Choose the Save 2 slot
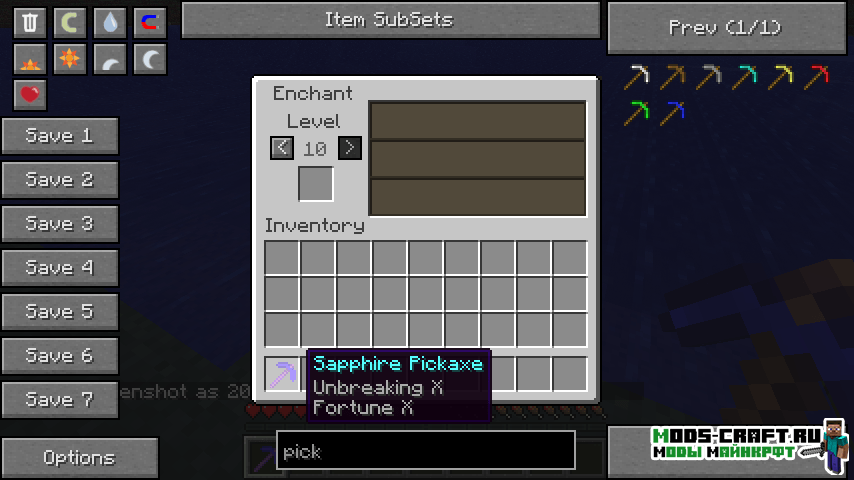Image resolution: width=854 pixels, height=480 pixels. tap(60, 180)
